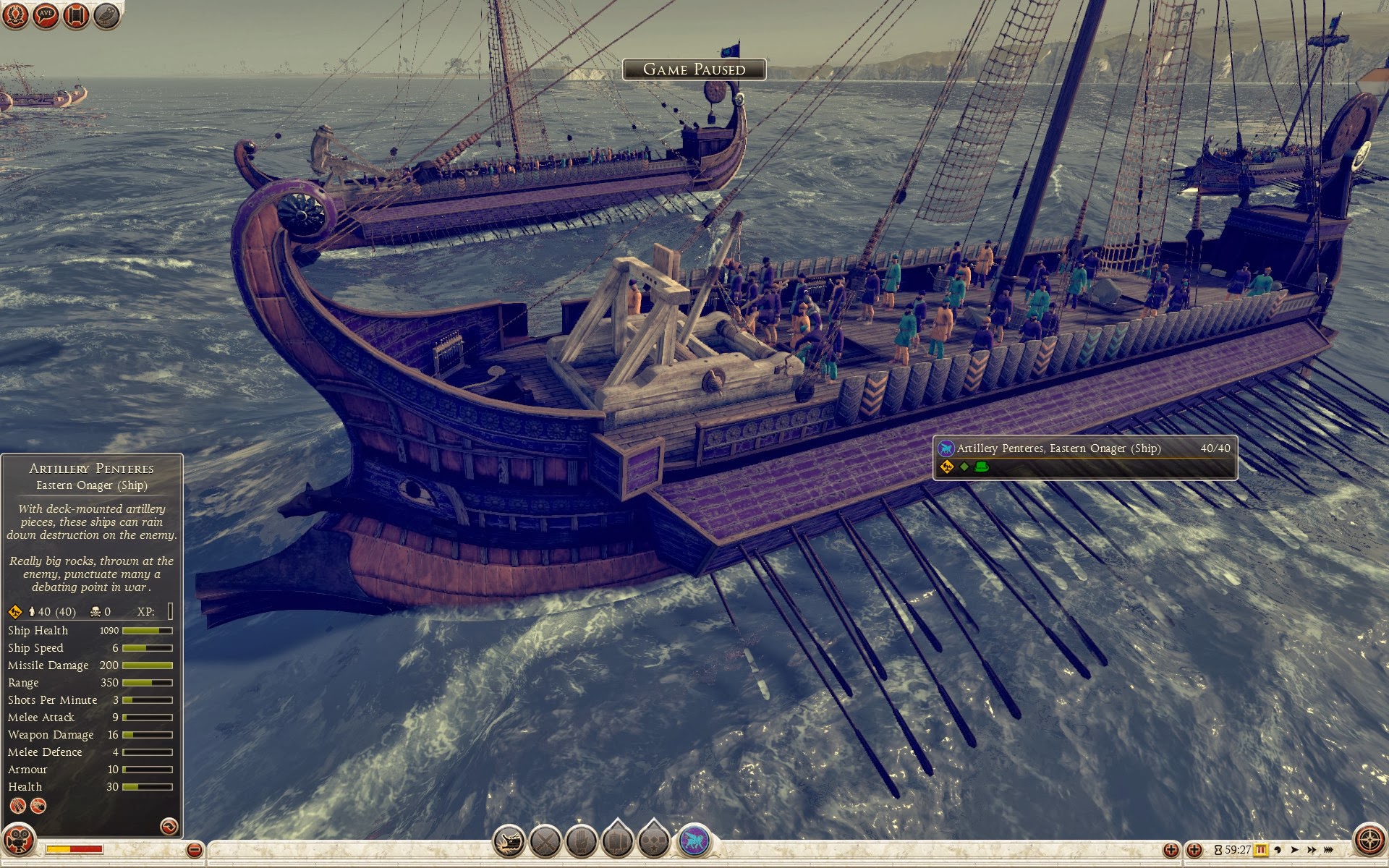Click the raised hand halt button
1389x868 pixels.
(581, 841)
